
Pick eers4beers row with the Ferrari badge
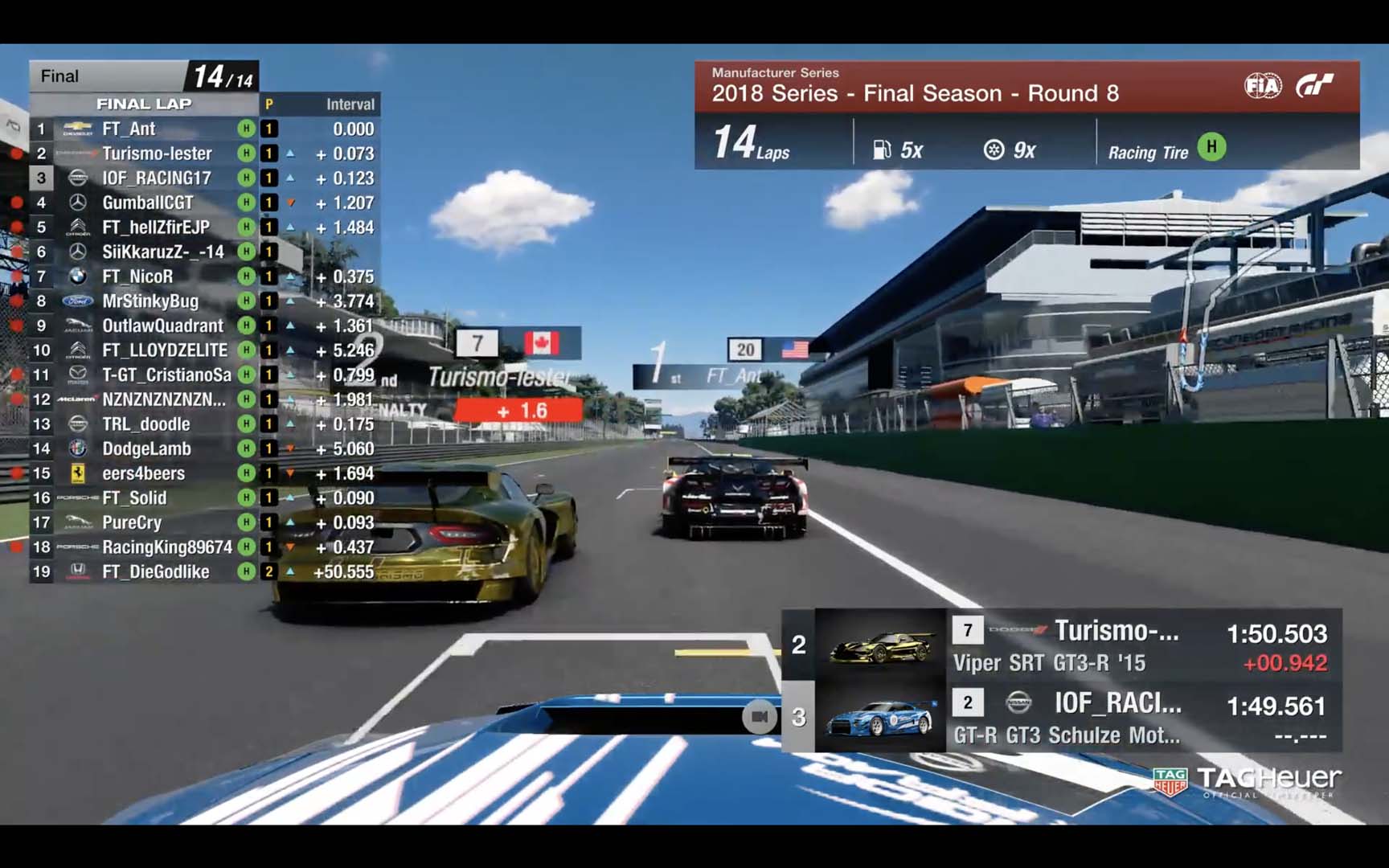(x=143, y=473)
